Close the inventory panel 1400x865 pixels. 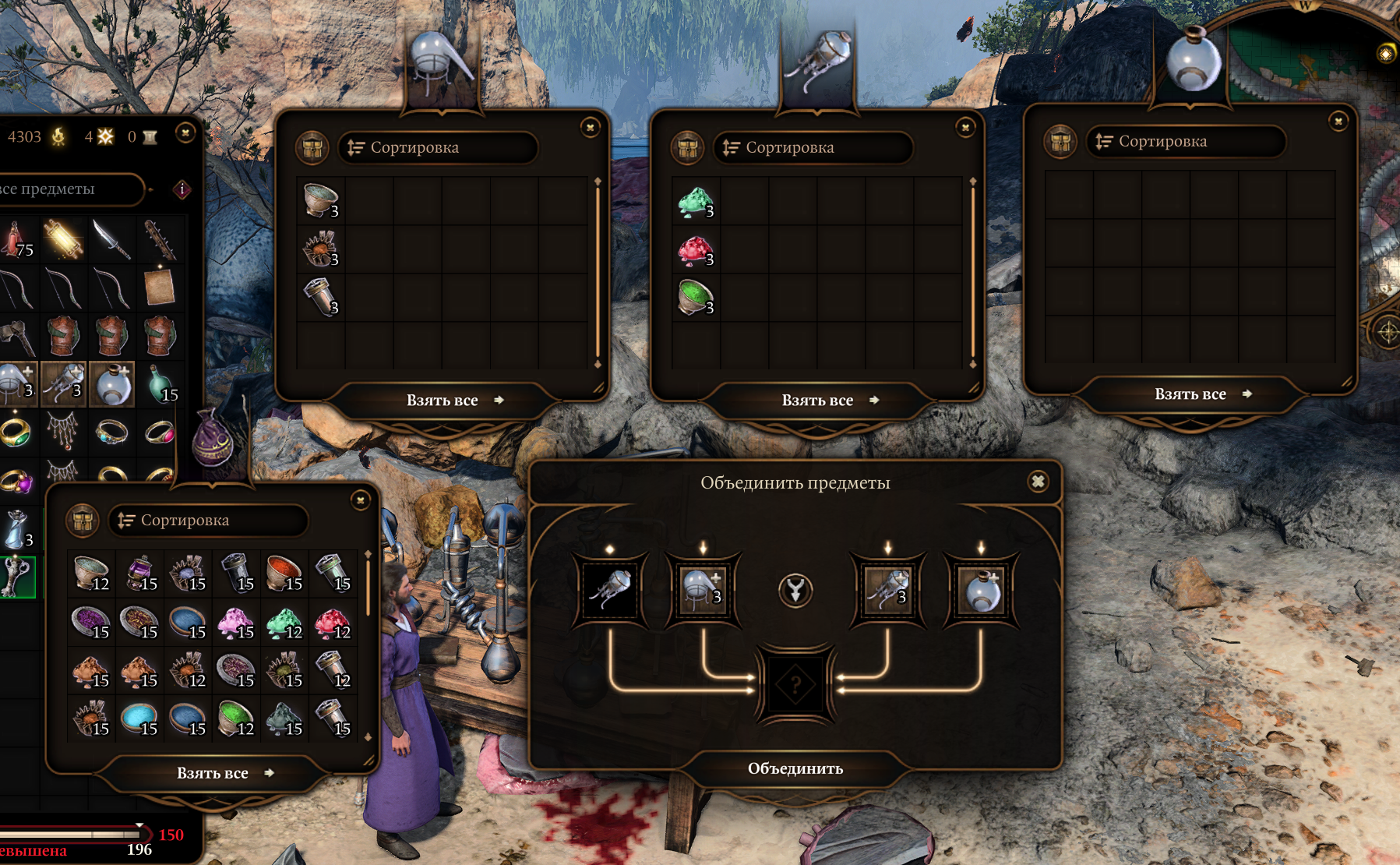coord(185,133)
